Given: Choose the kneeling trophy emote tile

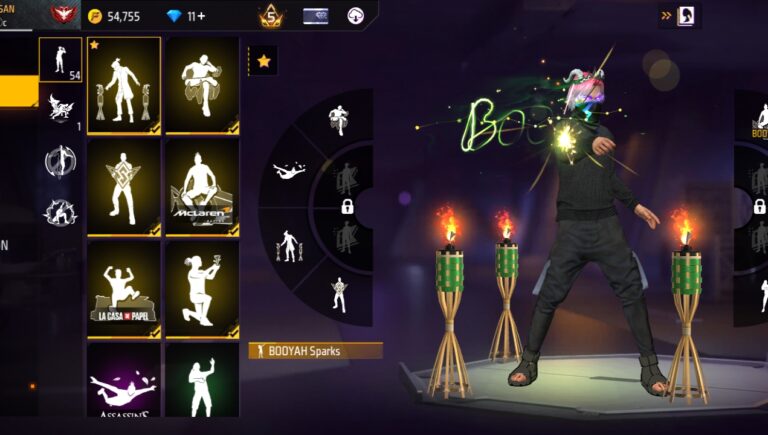Looking at the screenshot, I should point(202,288).
